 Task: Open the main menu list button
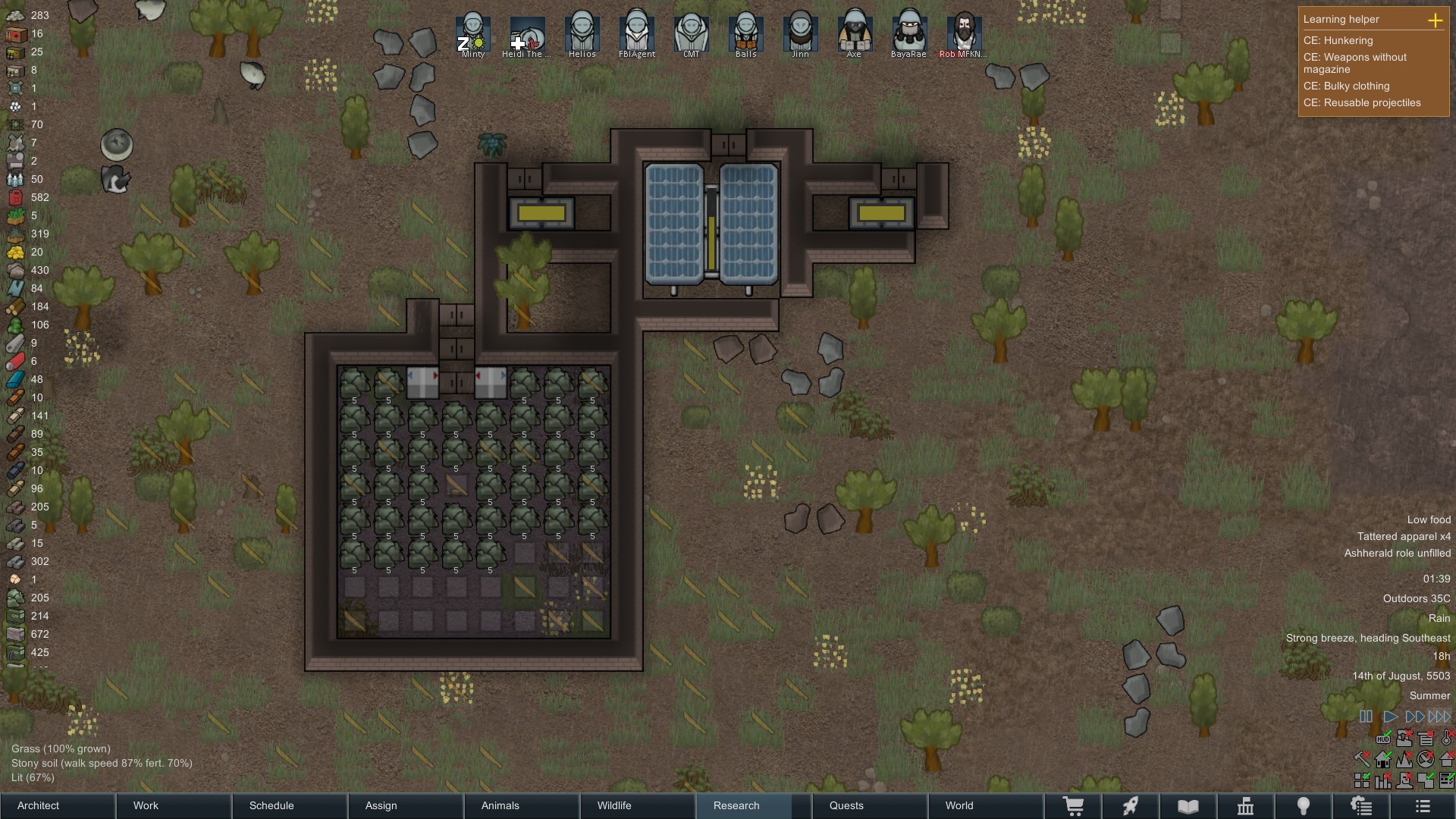pos(1423,806)
